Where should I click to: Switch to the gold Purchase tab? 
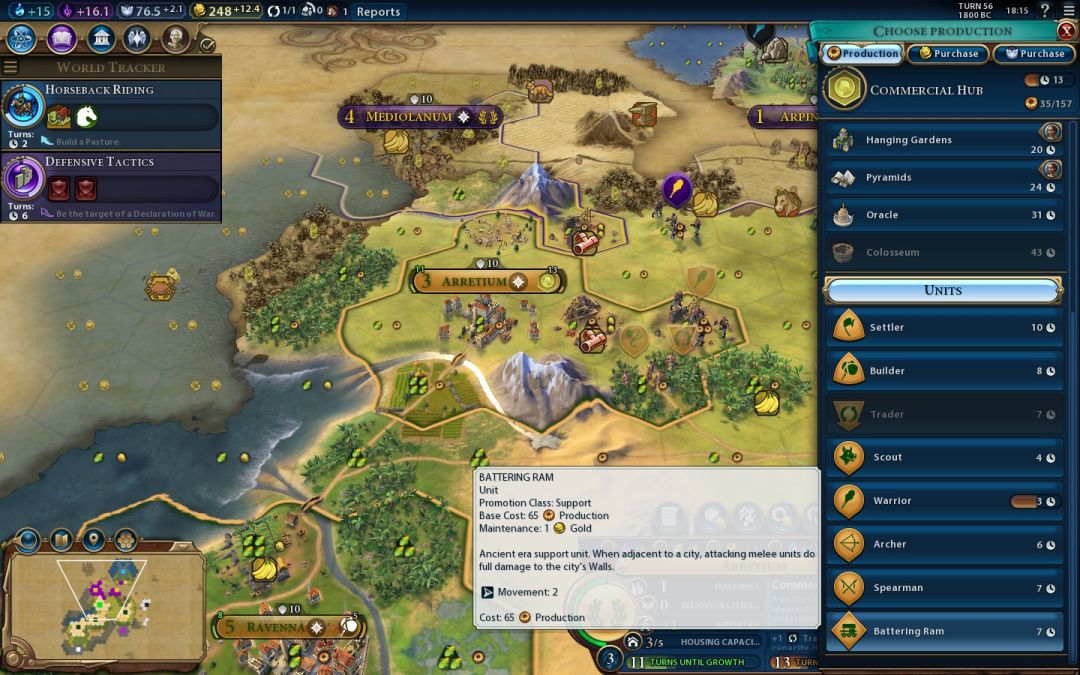pyautogui.click(x=948, y=54)
